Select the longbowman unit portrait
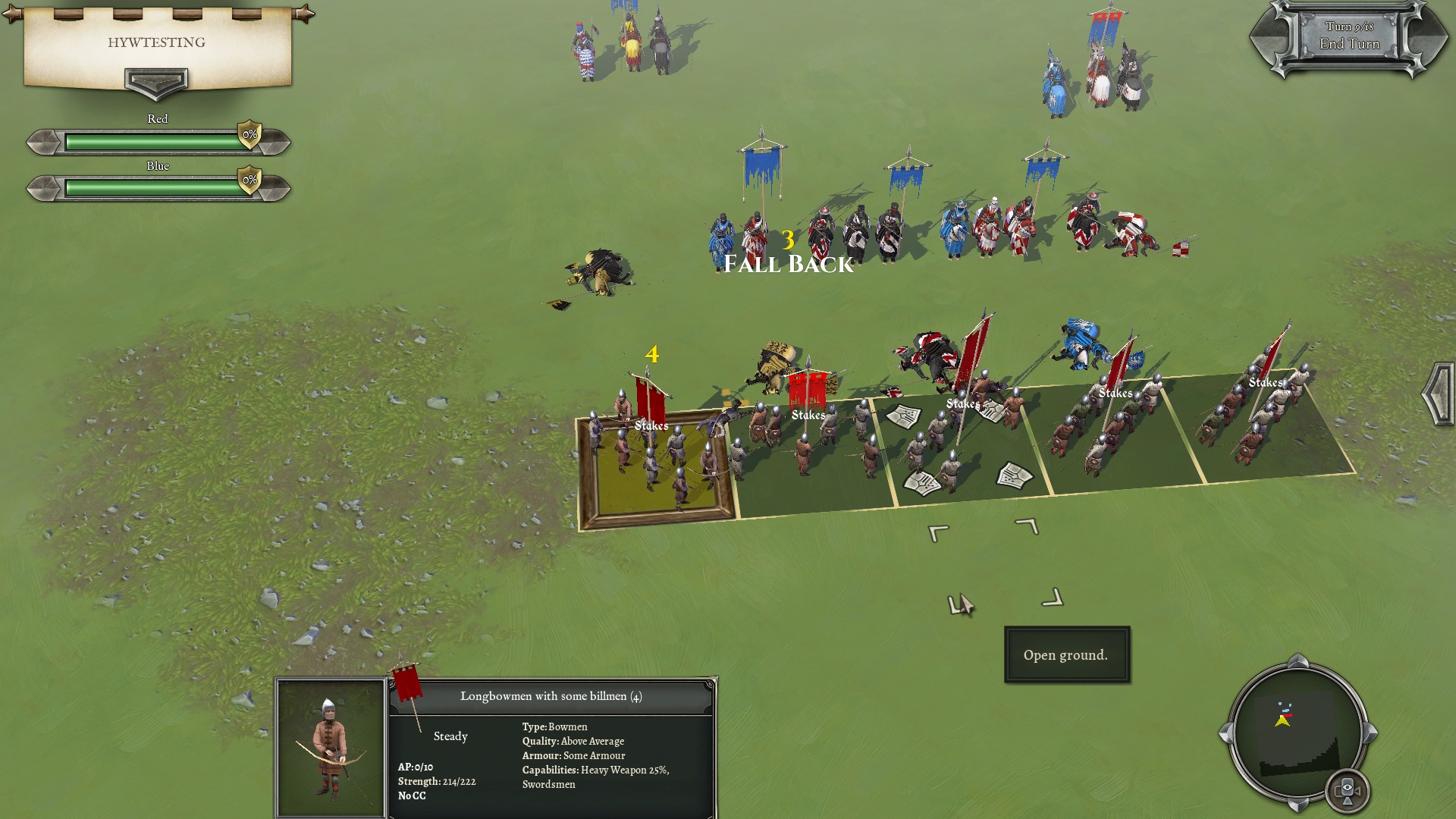 point(330,748)
